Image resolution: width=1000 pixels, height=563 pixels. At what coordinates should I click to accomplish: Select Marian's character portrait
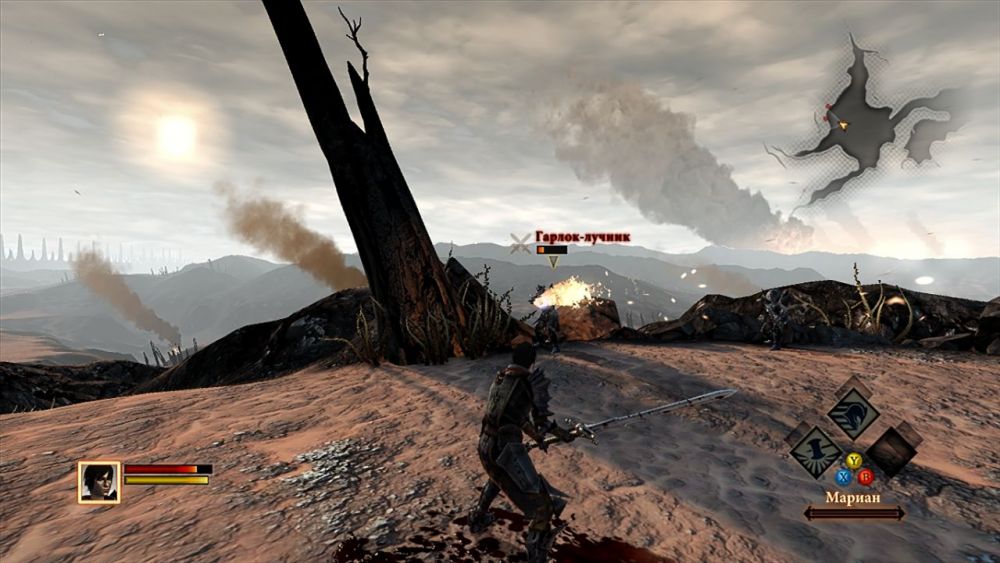click(x=99, y=482)
